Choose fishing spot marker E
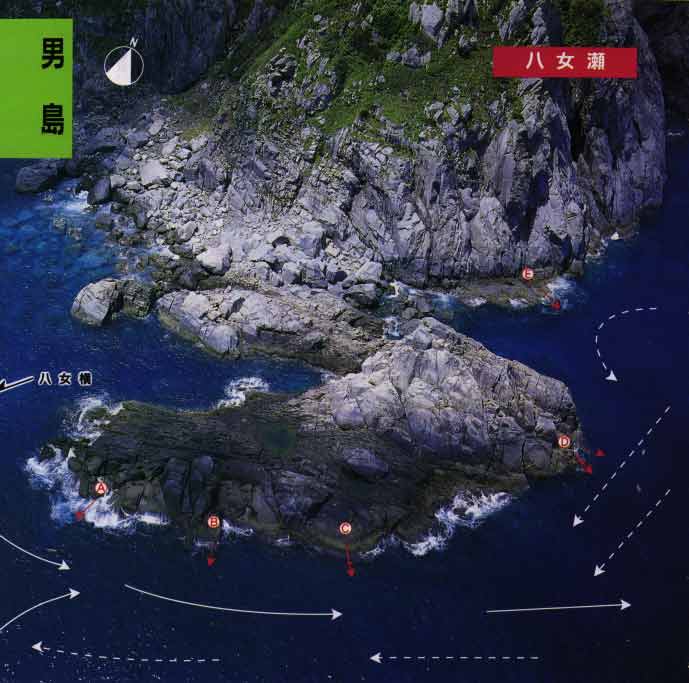Viewport: 689px width, 683px height. [x=528, y=273]
